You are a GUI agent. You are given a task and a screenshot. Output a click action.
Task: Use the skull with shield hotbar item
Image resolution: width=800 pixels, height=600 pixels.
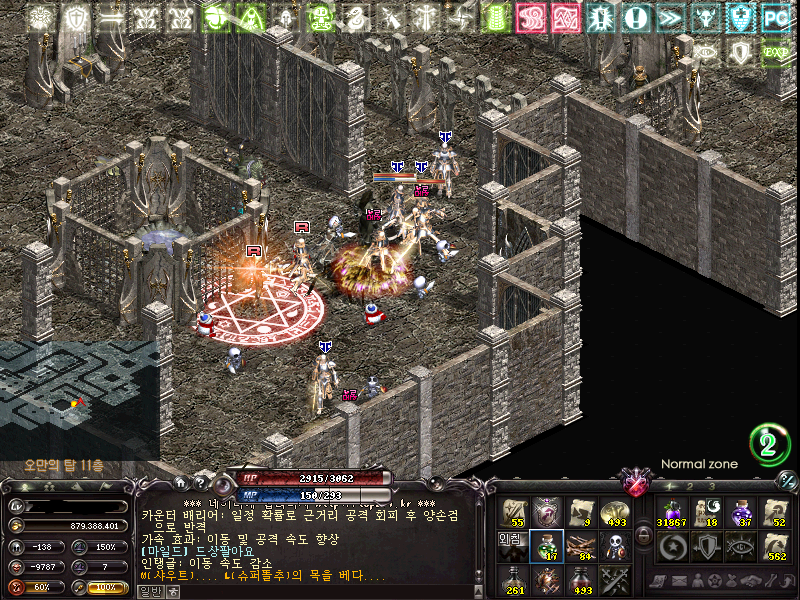pos(613,545)
